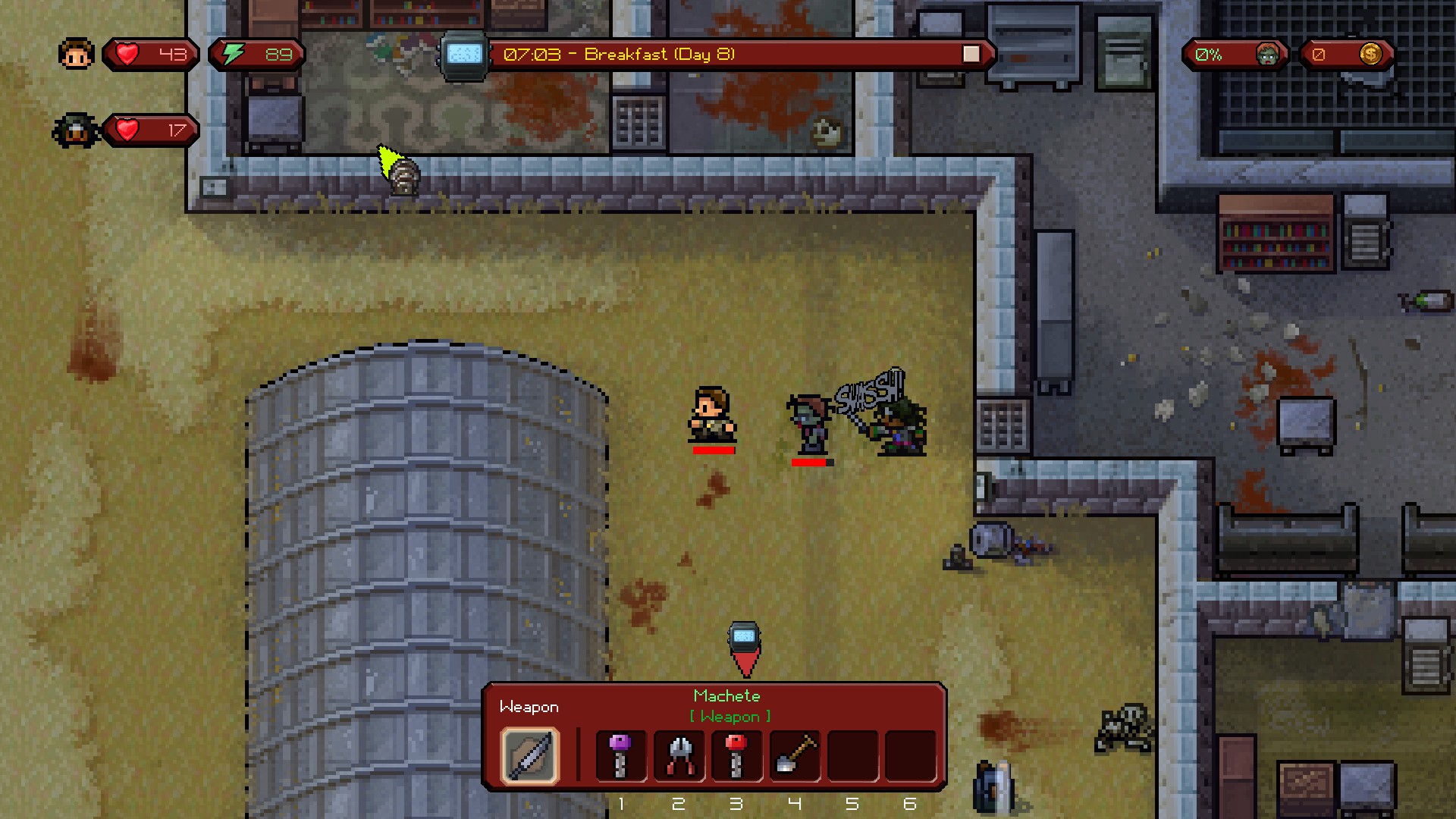Viewport: 1456px width, 819px height.
Task: Click empty inventory slot 5
Action: (852, 755)
